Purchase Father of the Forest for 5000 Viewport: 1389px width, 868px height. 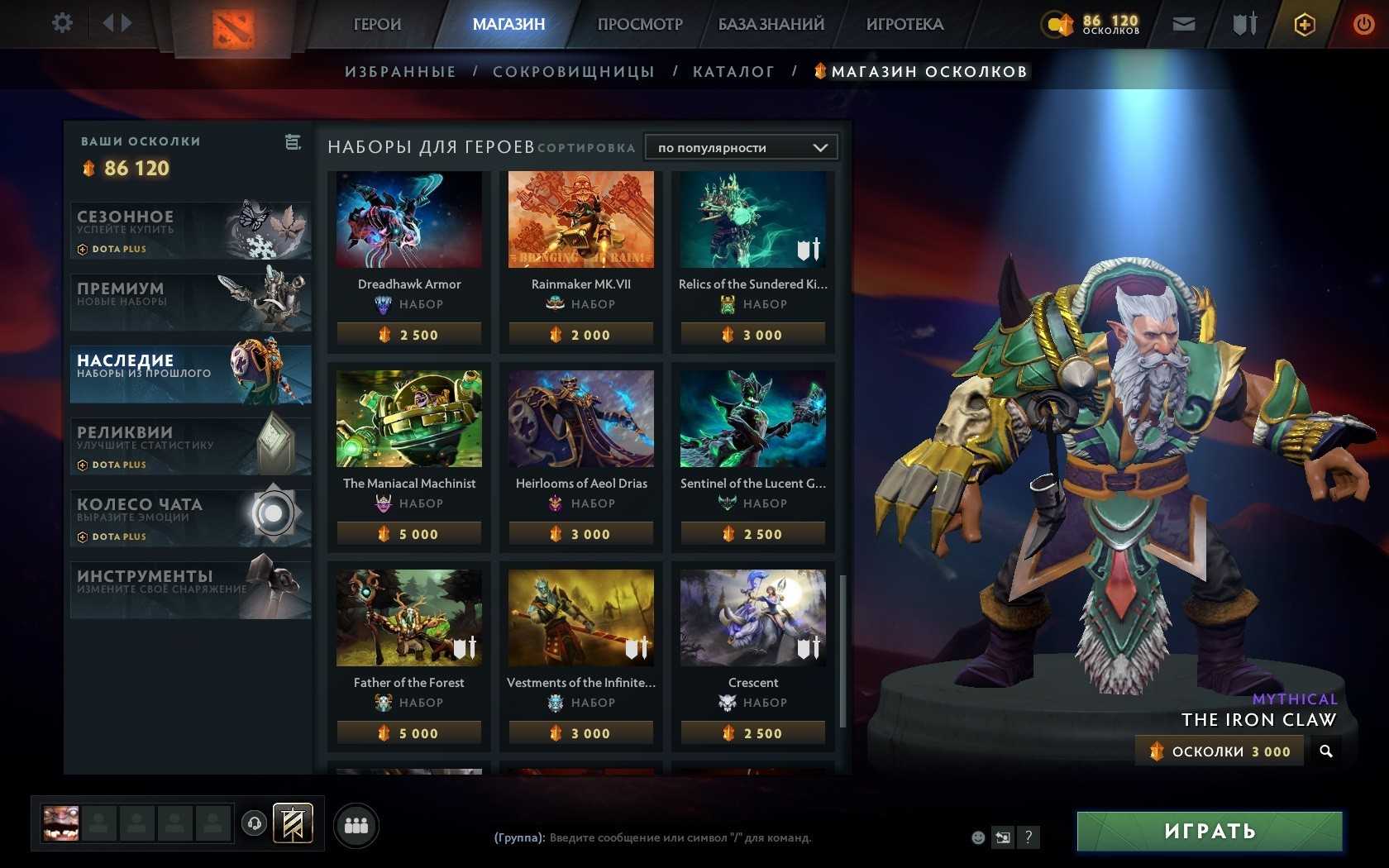[x=409, y=733]
